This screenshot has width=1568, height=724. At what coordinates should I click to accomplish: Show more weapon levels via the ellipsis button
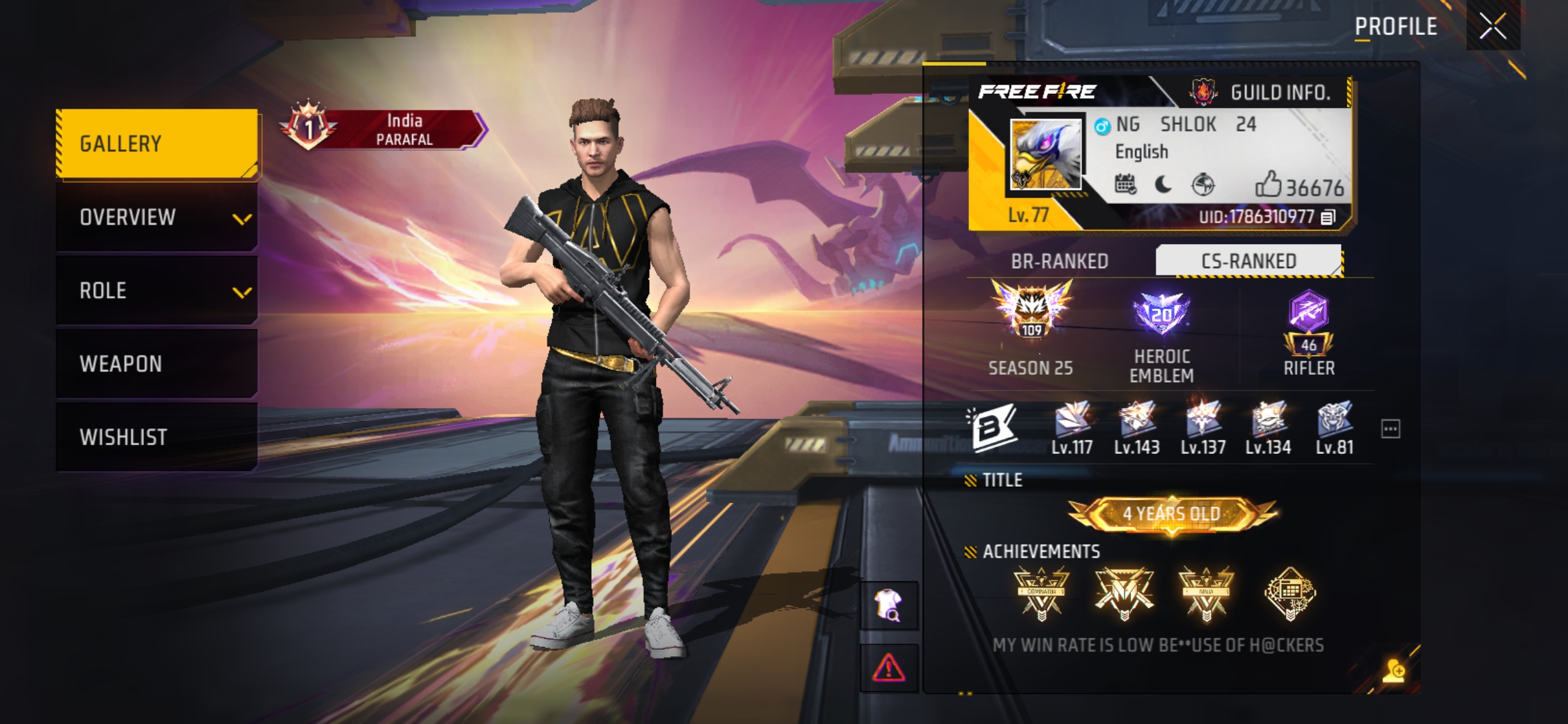click(x=1390, y=429)
